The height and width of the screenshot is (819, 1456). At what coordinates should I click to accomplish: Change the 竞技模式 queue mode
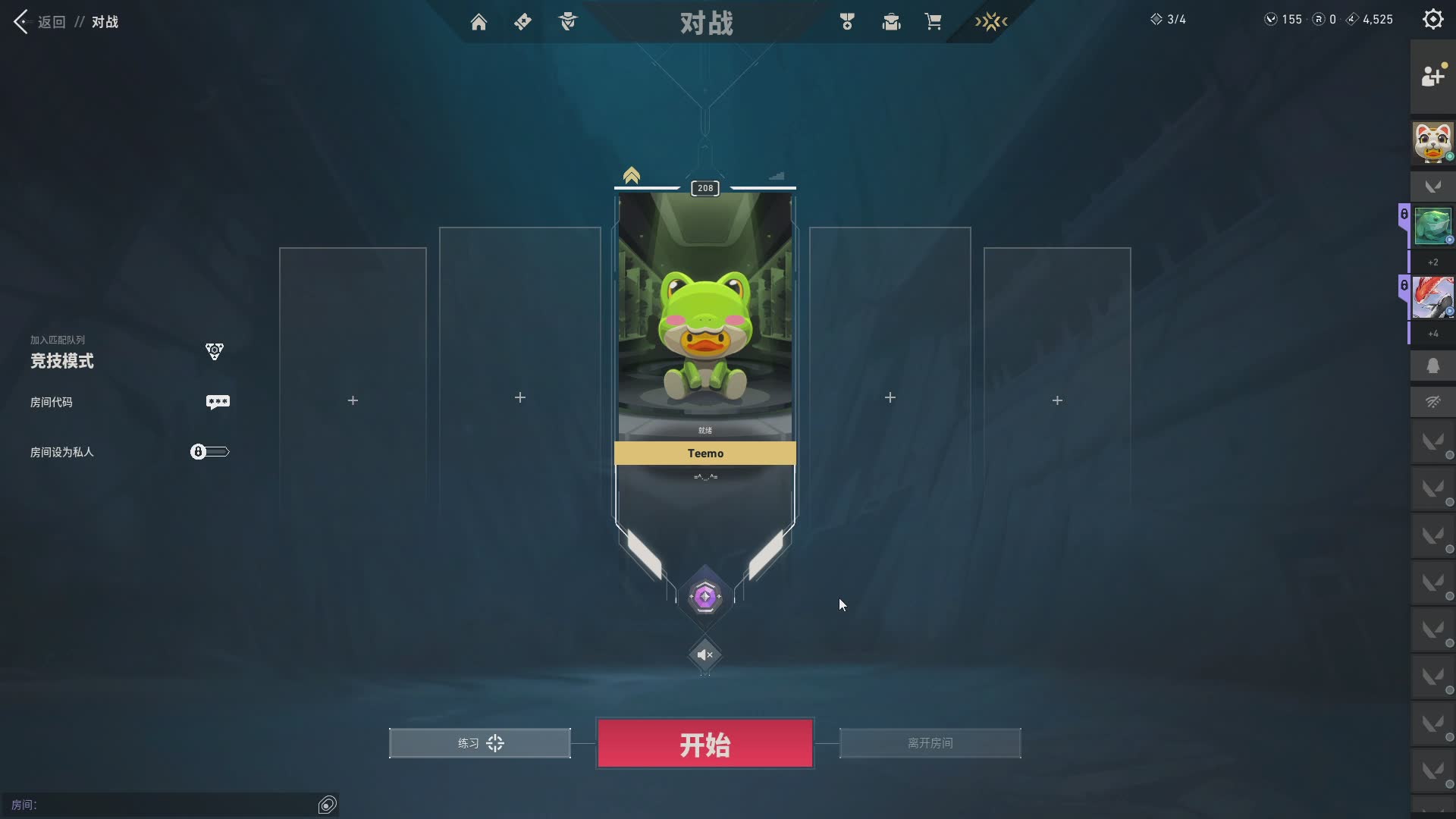point(62,360)
